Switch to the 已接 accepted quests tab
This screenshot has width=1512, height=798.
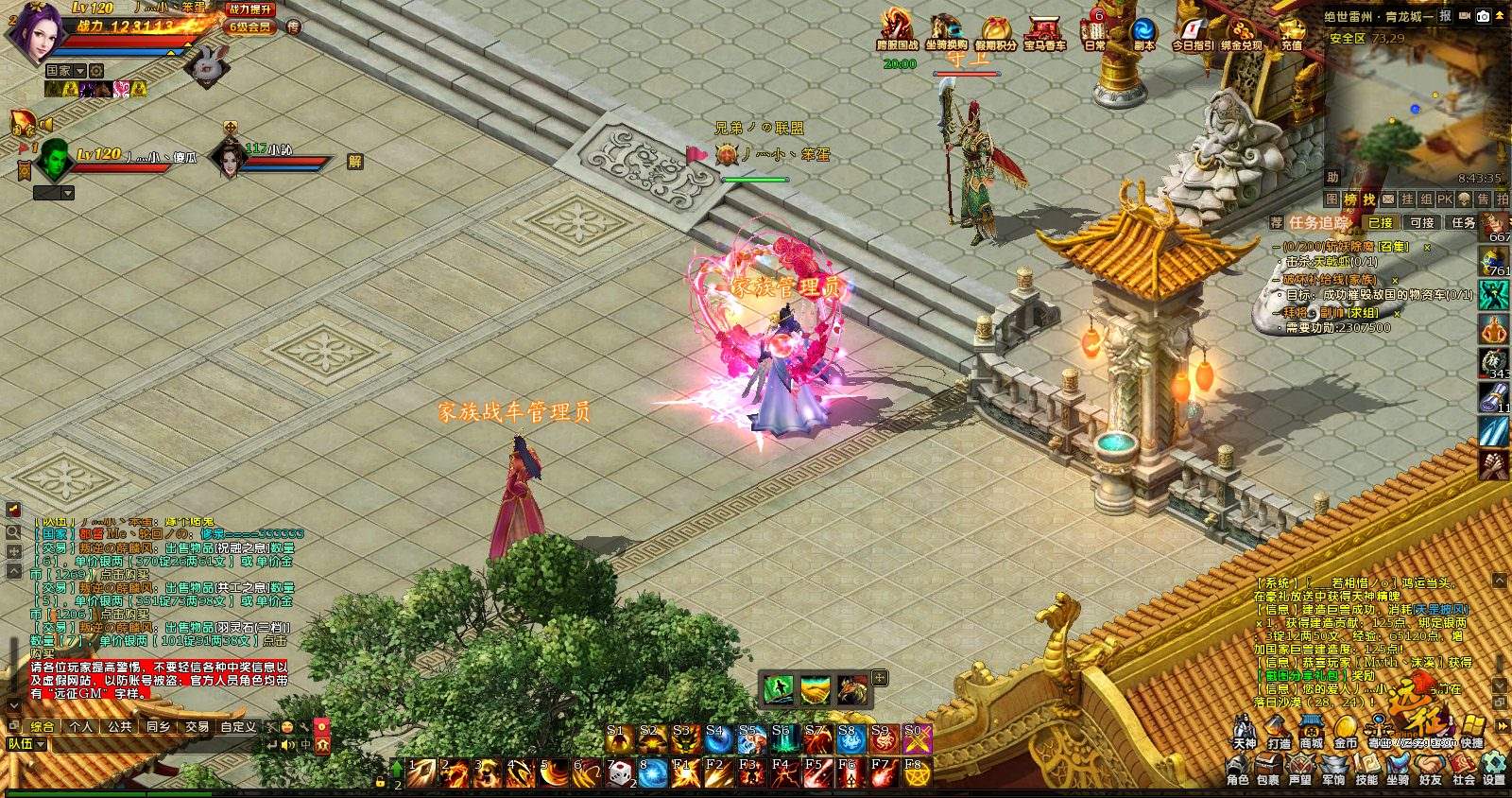[1380, 223]
